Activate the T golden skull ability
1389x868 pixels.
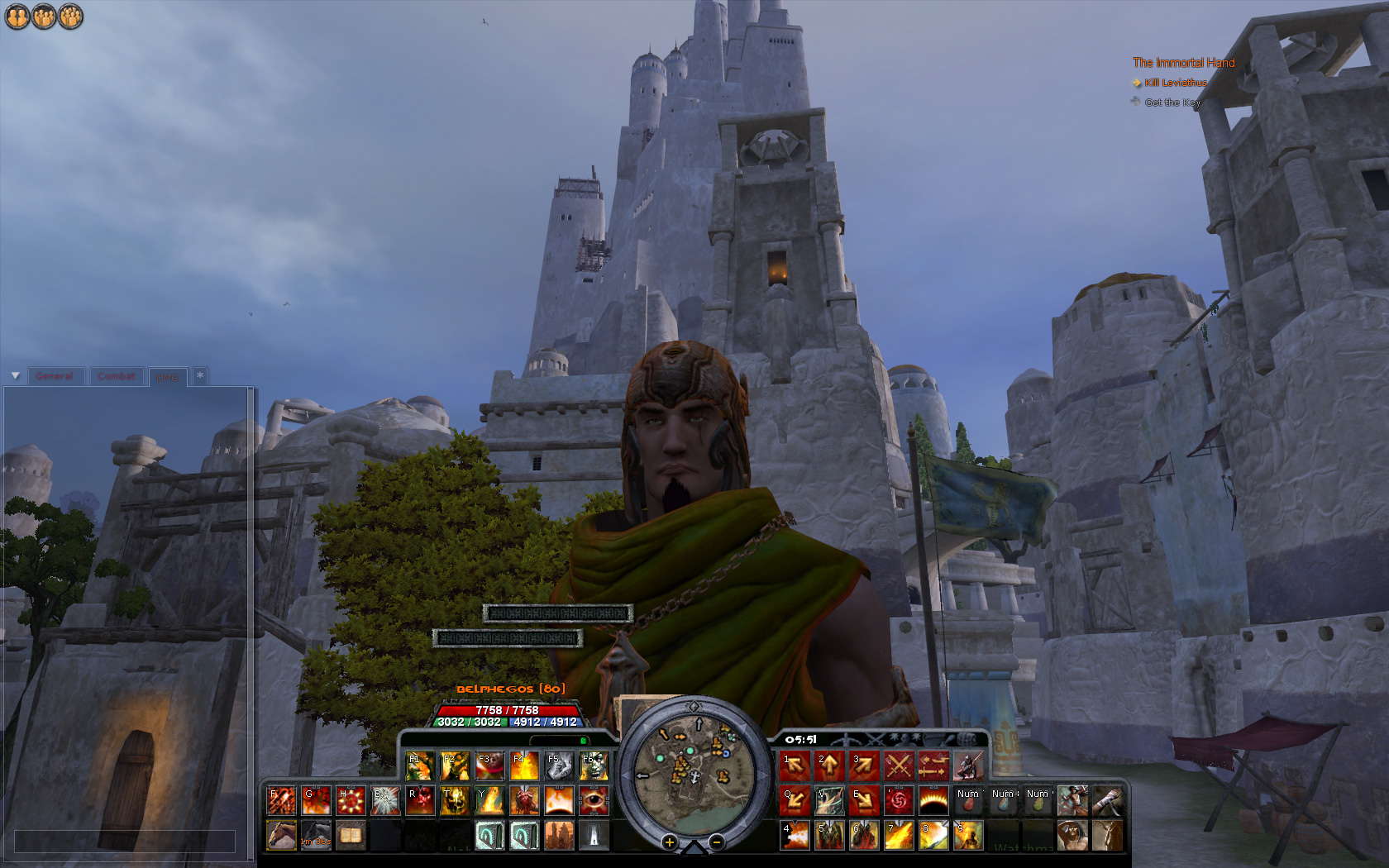(x=455, y=801)
